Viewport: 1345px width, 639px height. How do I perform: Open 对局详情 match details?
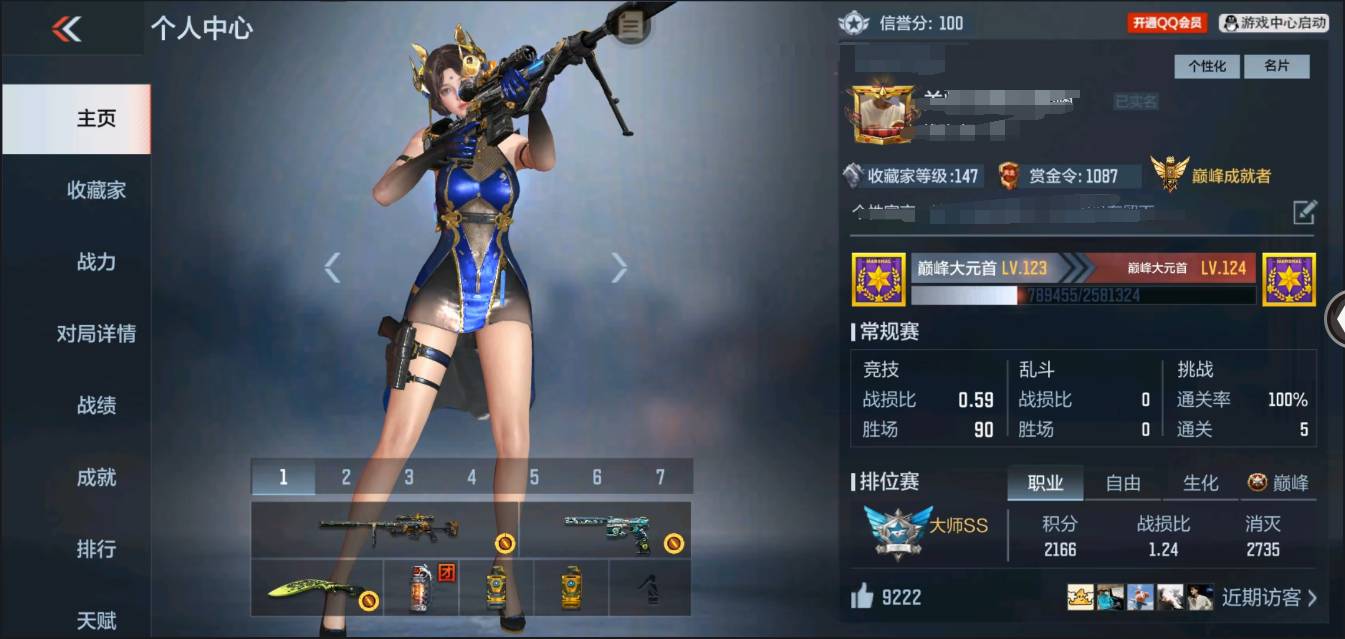[x=96, y=334]
